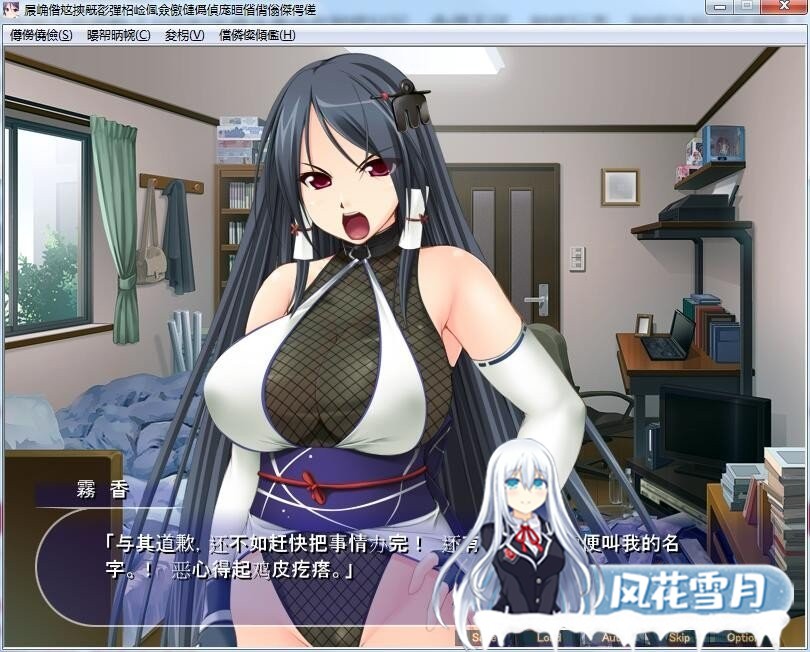Minimize the game window
810x652 pixels.
720,7
